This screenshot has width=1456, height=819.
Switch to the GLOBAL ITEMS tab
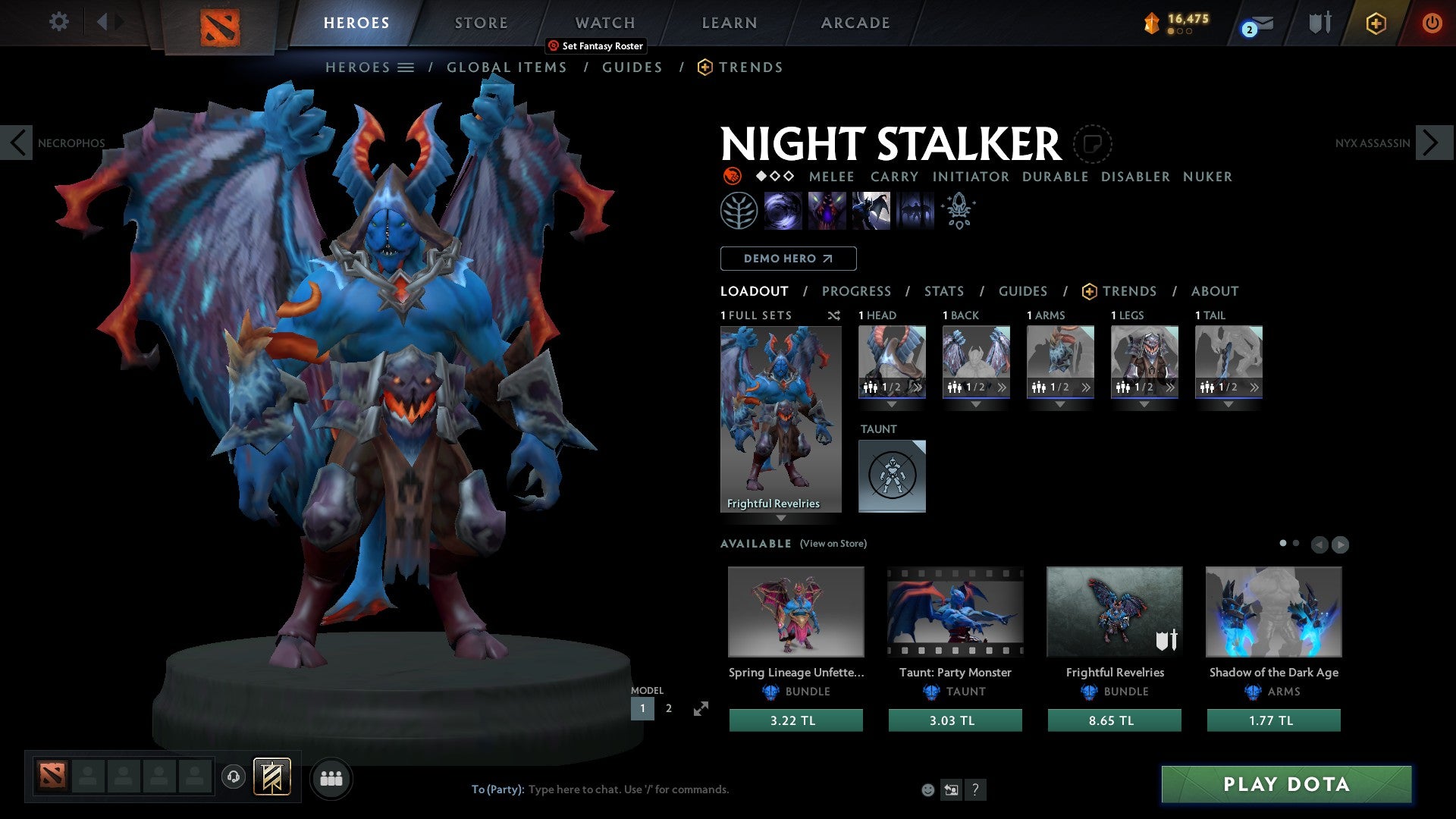507,67
